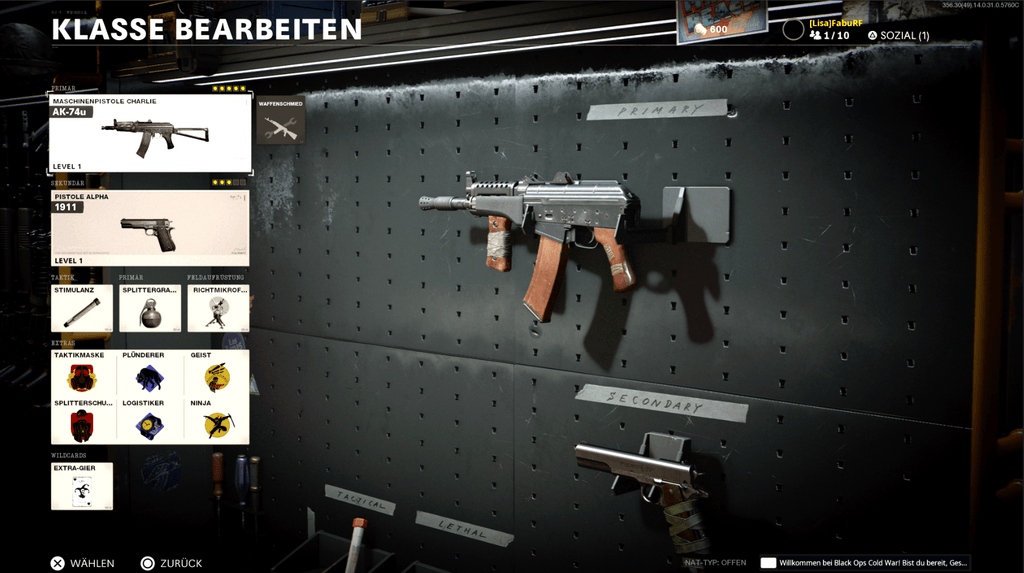Open the Waffenschmied gunsmith button
This screenshot has height=573, width=1024.
click(280, 121)
